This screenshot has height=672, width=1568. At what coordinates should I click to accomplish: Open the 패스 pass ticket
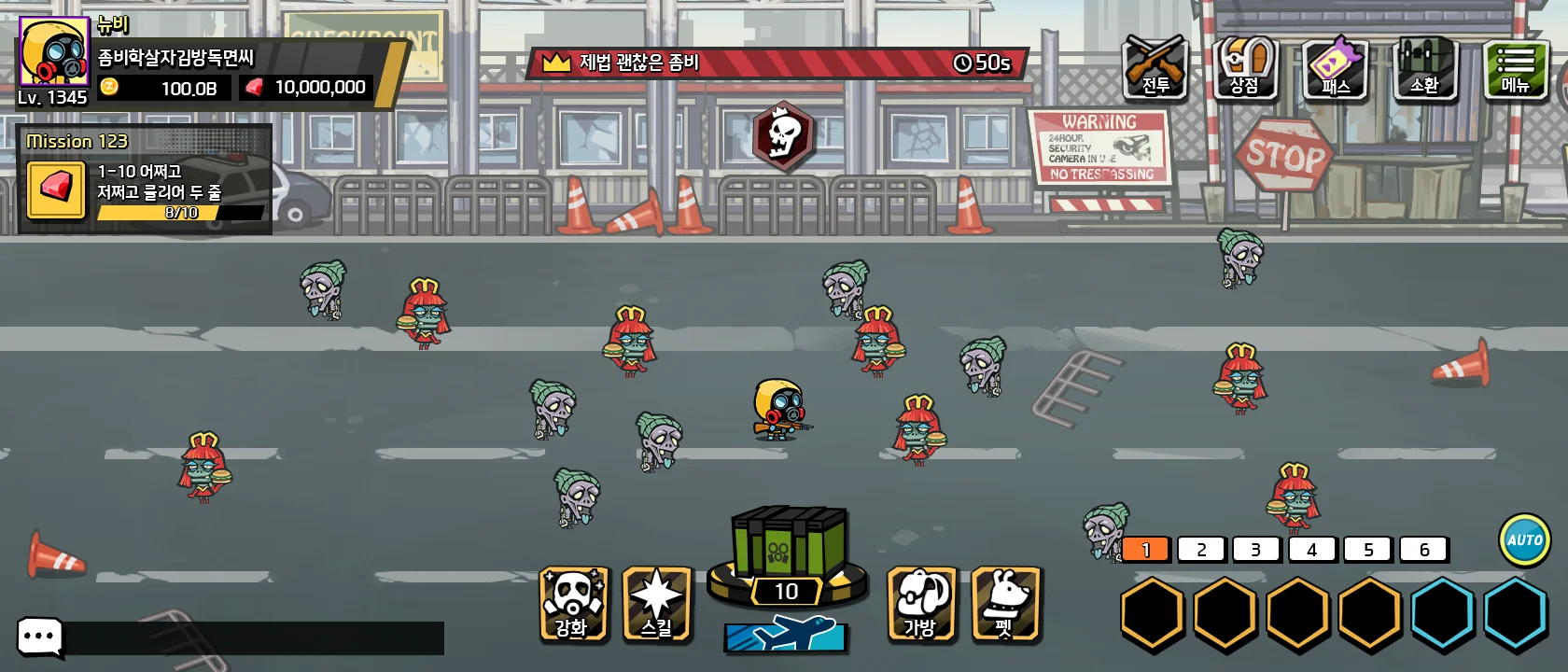click(1335, 67)
